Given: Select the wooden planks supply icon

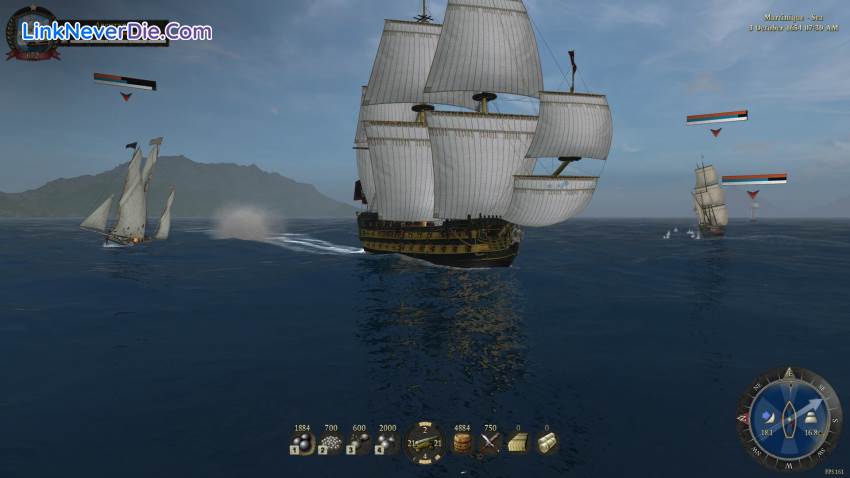Looking at the screenshot, I should tap(518, 443).
